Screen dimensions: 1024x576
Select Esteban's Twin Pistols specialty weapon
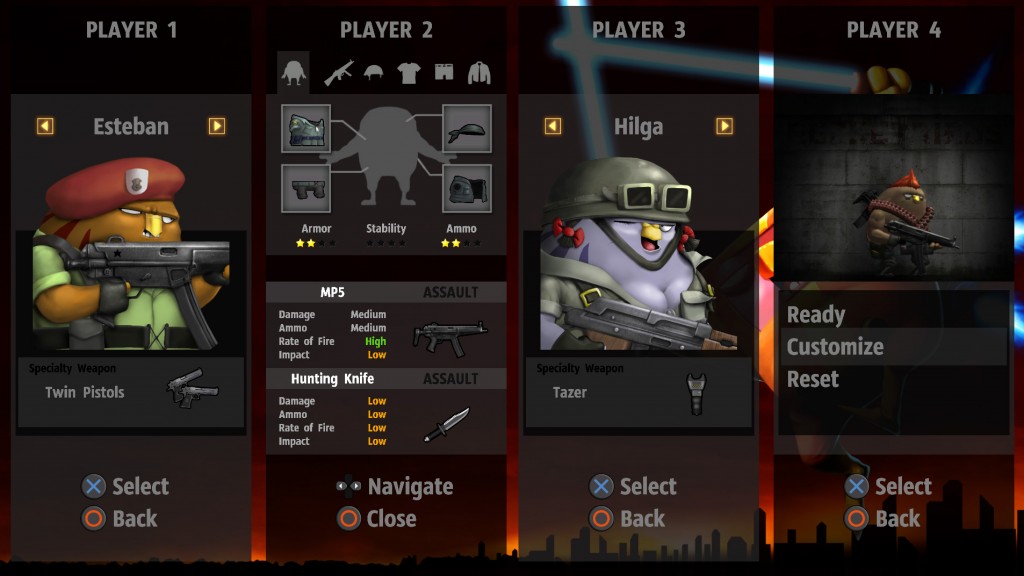[x=130, y=391]
